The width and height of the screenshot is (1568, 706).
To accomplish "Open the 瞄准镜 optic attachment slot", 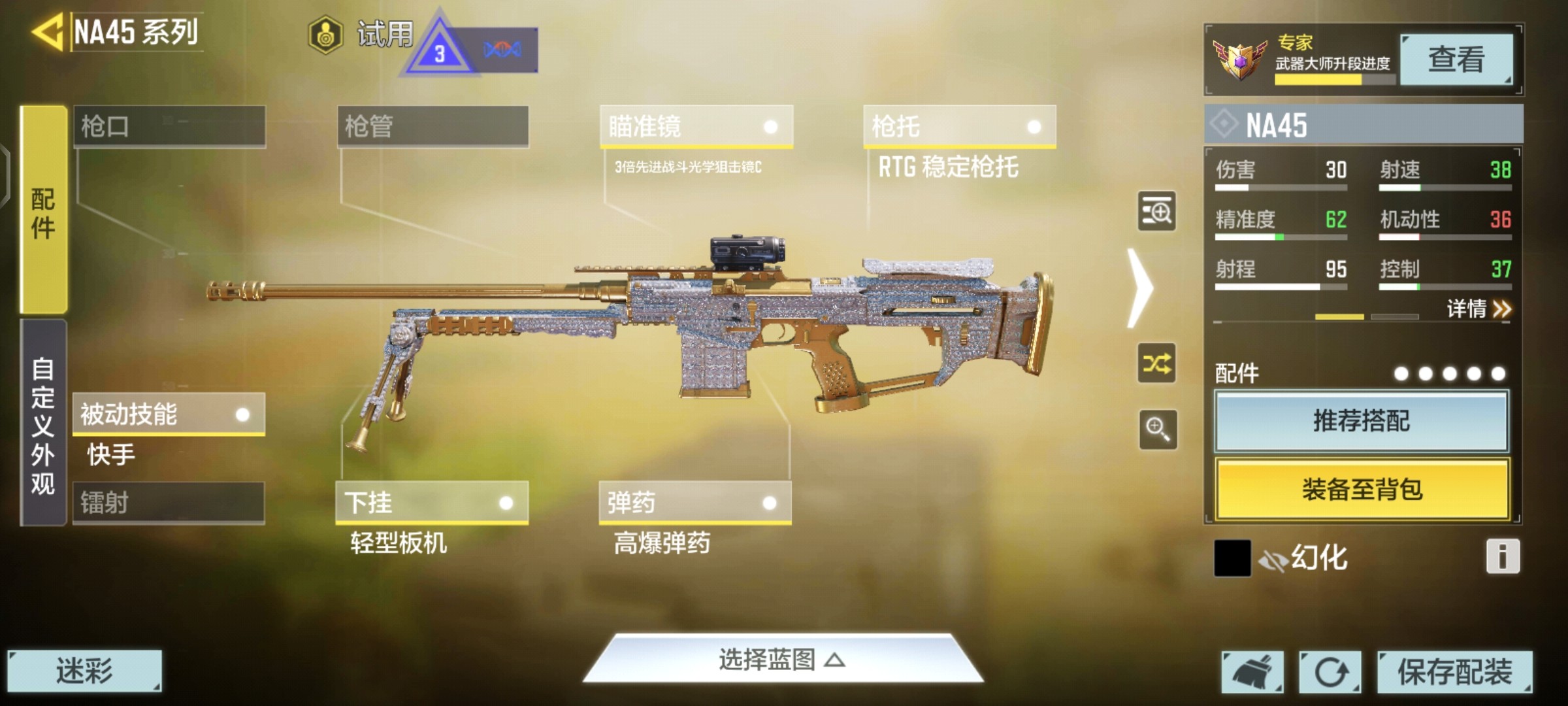I will [x=696, y=126].
